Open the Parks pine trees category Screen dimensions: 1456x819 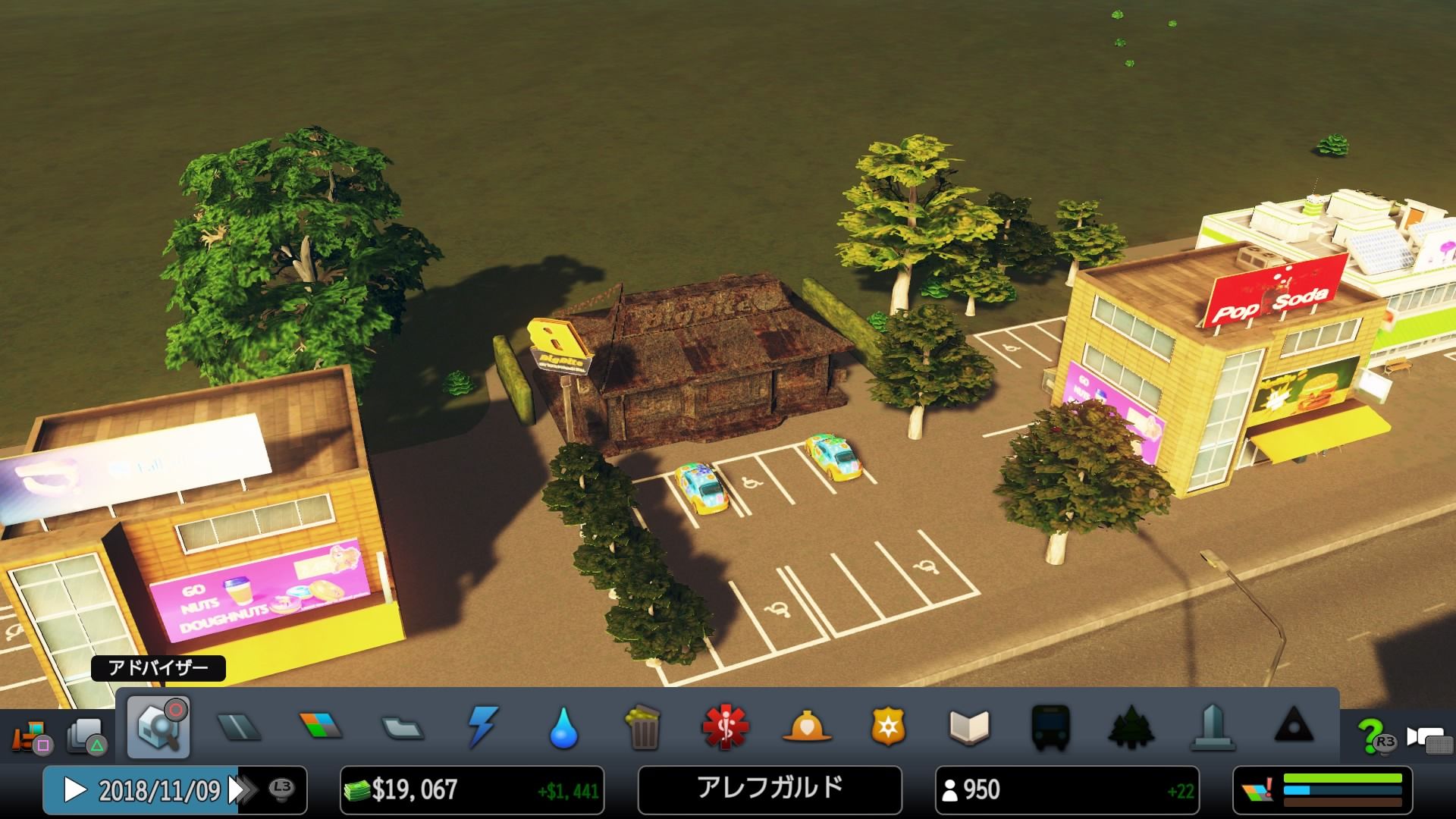[x=1131, y=727]
